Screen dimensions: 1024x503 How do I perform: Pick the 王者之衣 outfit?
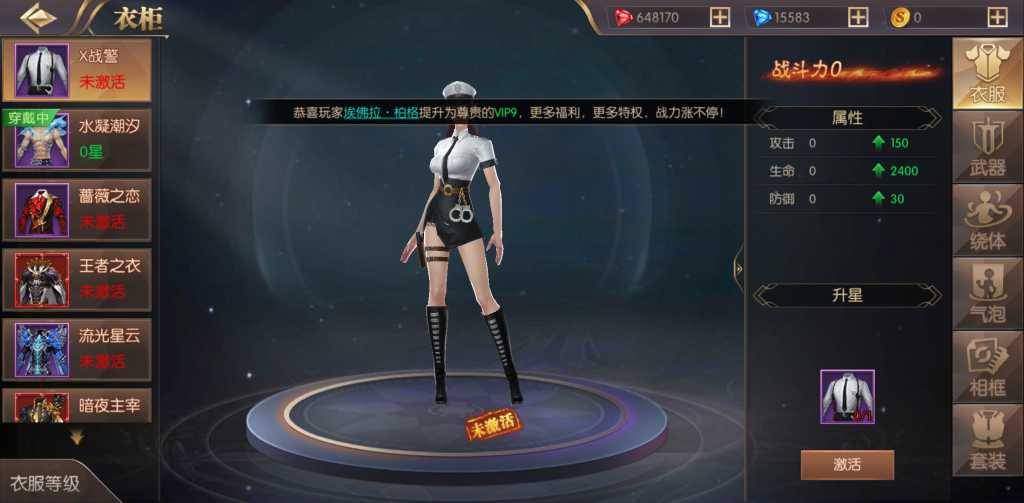[x=77, y=279]
